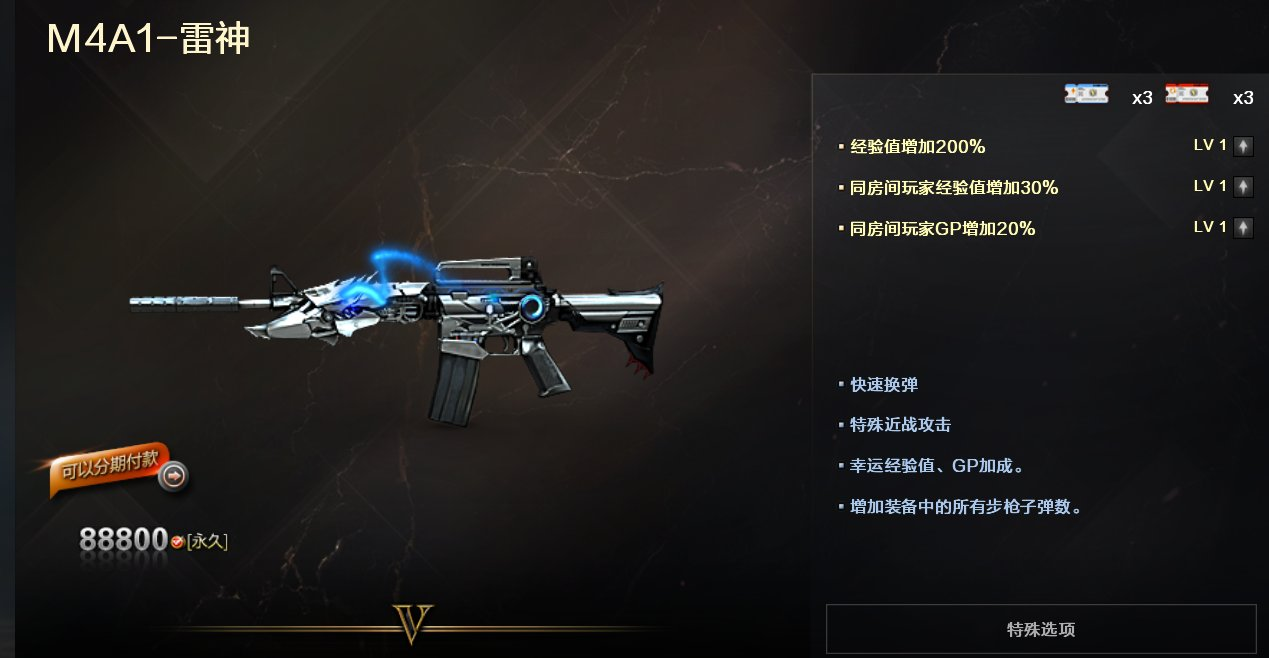Raise the 同房间玩家经验值增加30% level
The width and height of the screenshot is (1269, 658).
pyautogui.click(x=1242, y=187)
